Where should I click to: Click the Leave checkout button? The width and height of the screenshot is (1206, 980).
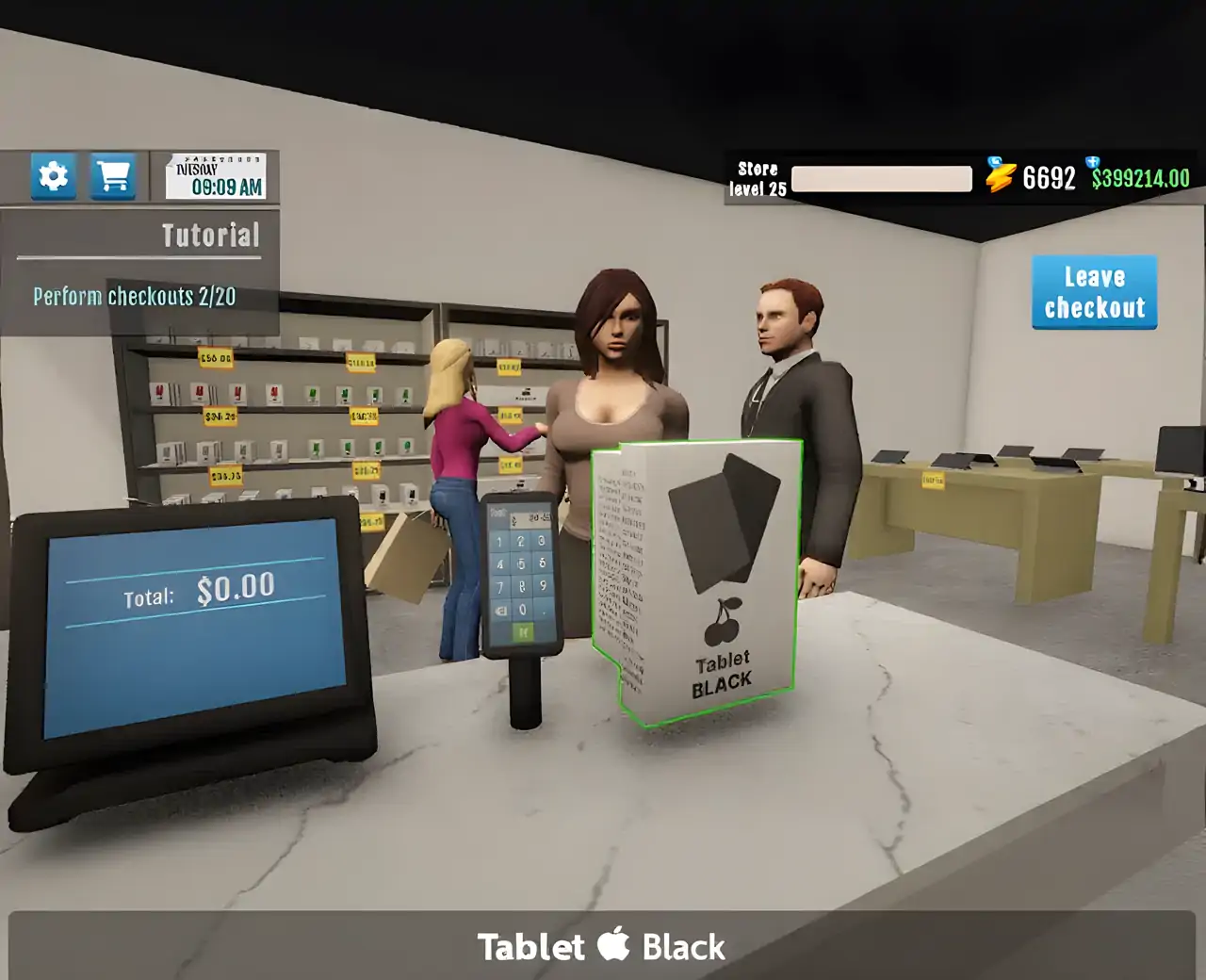1094,292
